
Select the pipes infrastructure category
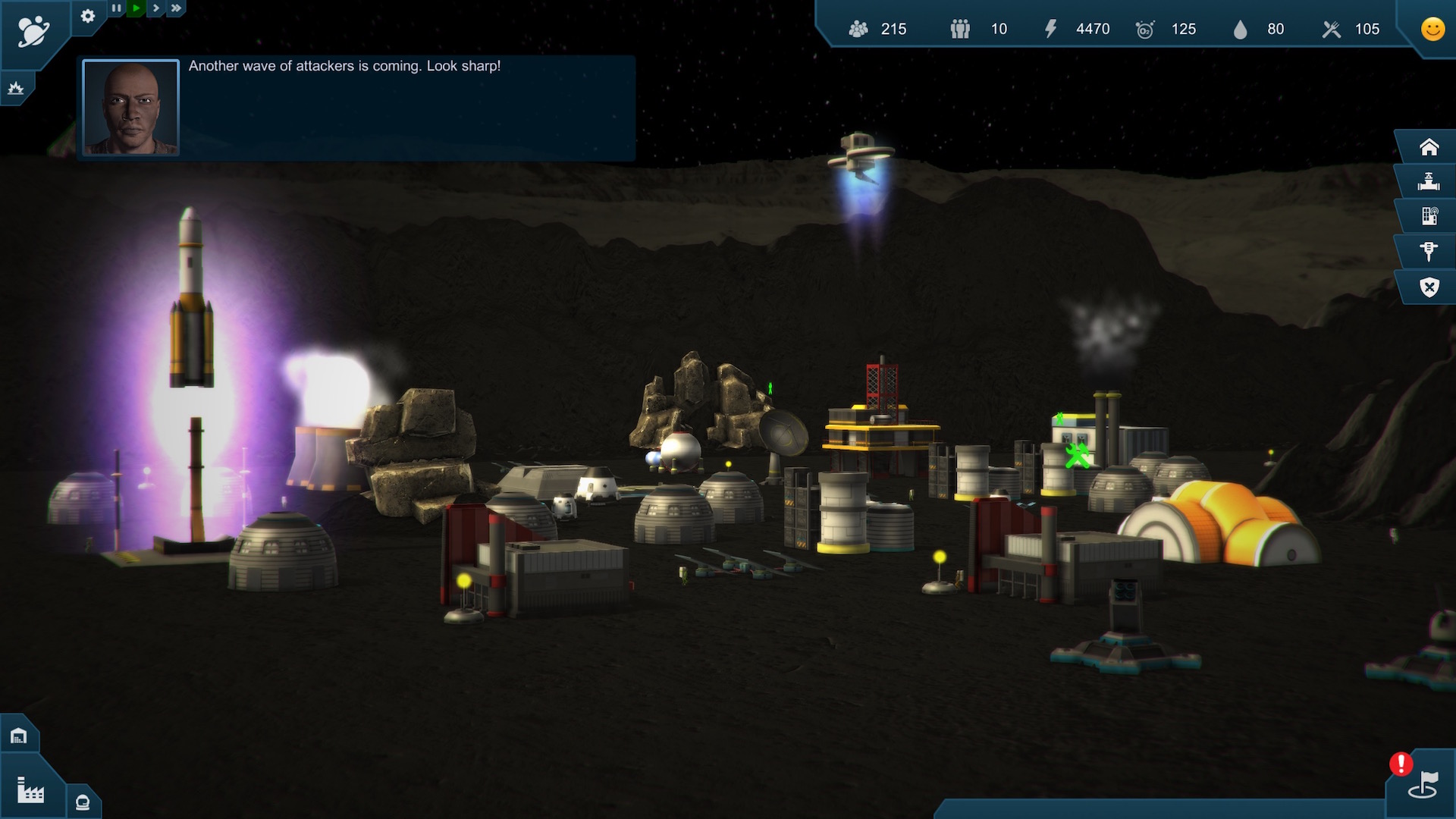[x=1429, y=181]
